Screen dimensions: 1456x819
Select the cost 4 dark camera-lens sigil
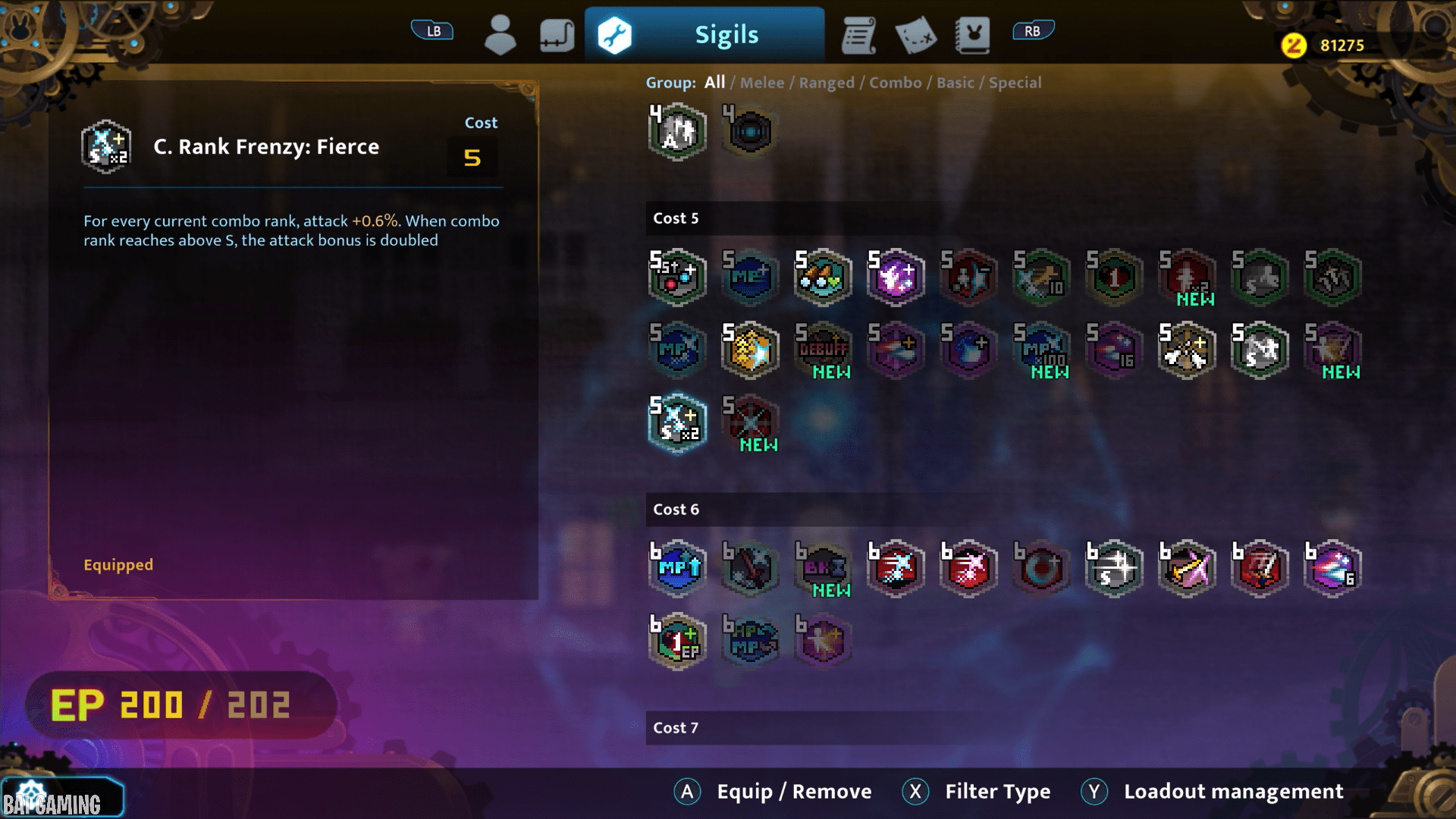coord(751,132)
